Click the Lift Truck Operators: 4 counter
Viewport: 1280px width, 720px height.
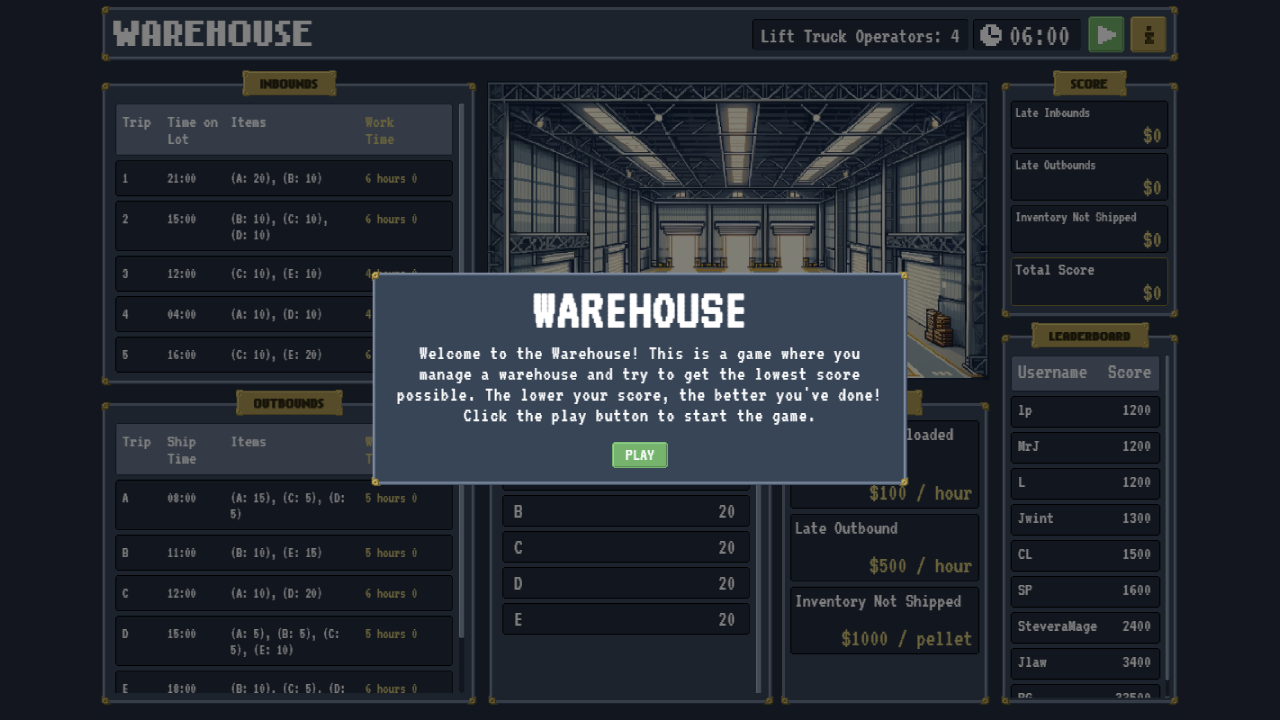click(x=859, y=34)
